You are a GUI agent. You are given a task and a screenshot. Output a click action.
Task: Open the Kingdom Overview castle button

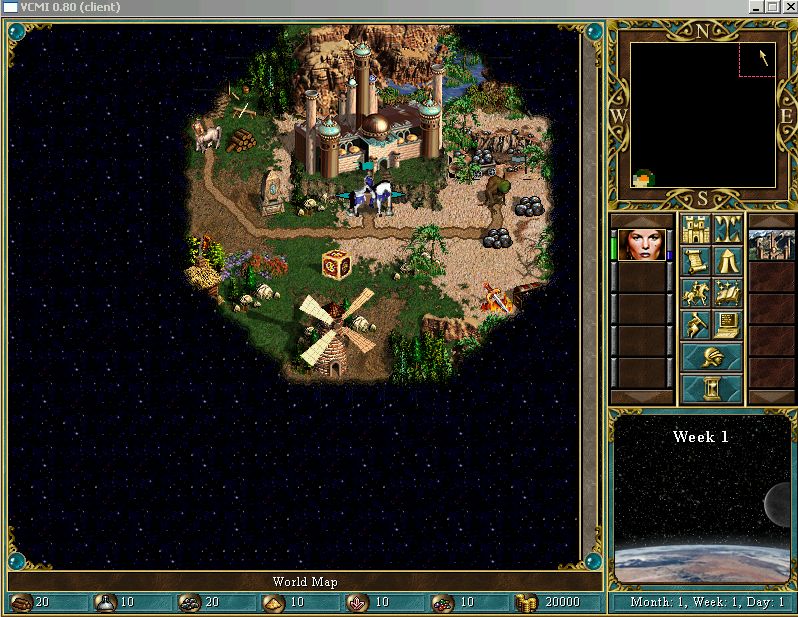click(696, 230)
